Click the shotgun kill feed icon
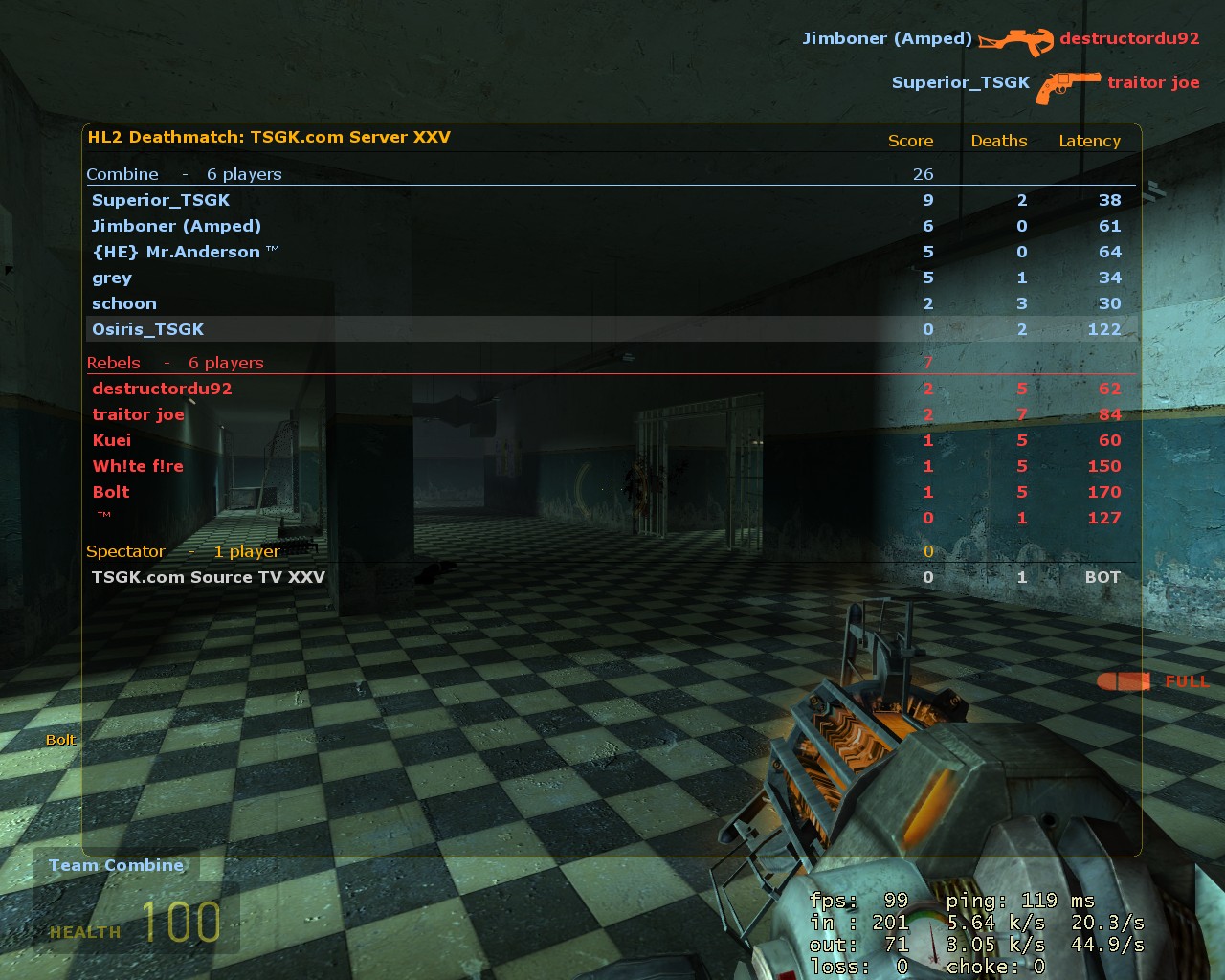 (1017, 40)
